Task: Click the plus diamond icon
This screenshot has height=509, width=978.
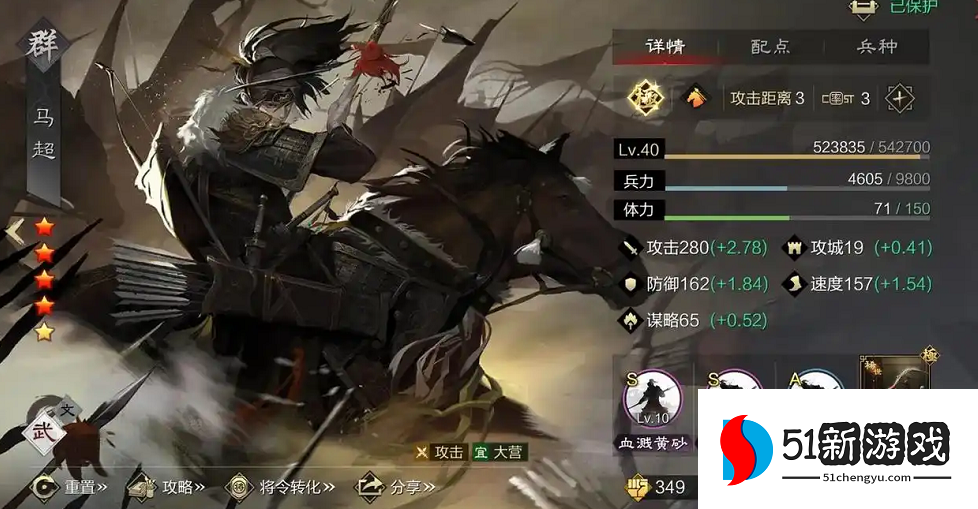Action: click(900, 98)
